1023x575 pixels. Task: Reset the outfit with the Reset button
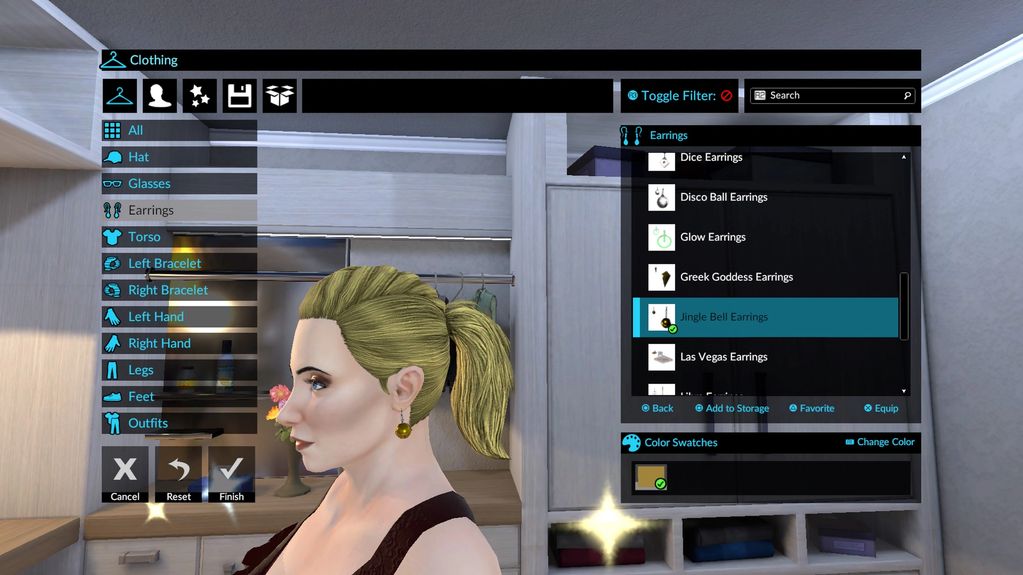(x=178, y=473)
